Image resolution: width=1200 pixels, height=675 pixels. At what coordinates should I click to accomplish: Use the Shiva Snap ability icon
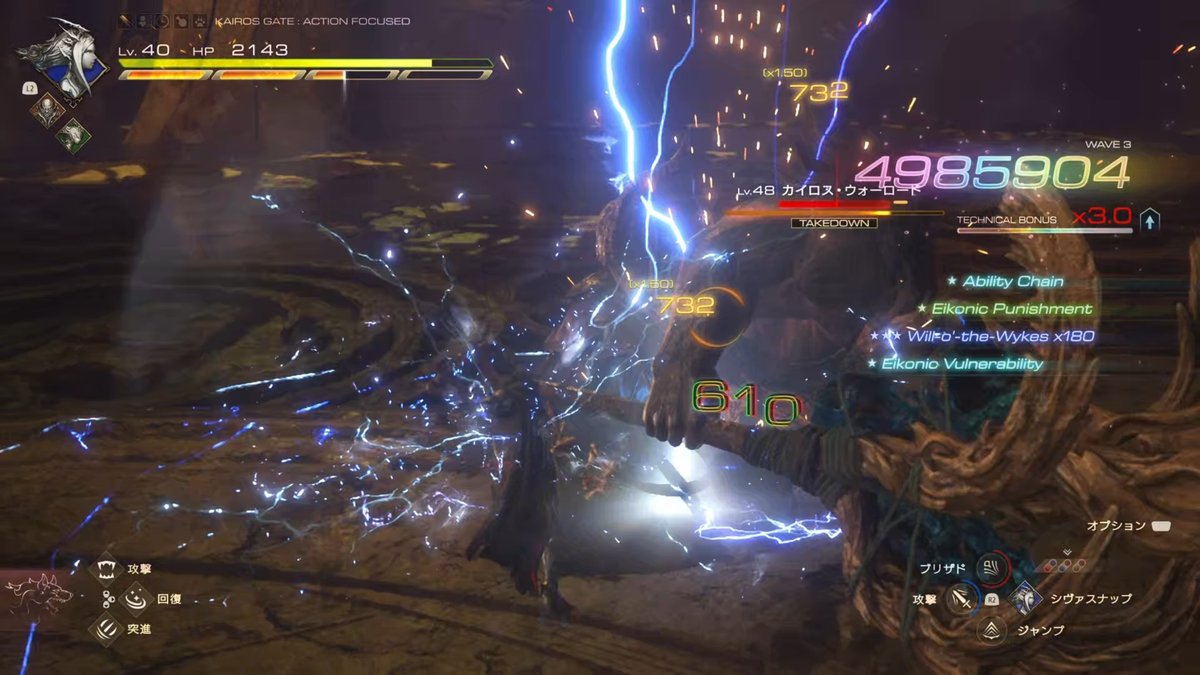coord(1025,598)
